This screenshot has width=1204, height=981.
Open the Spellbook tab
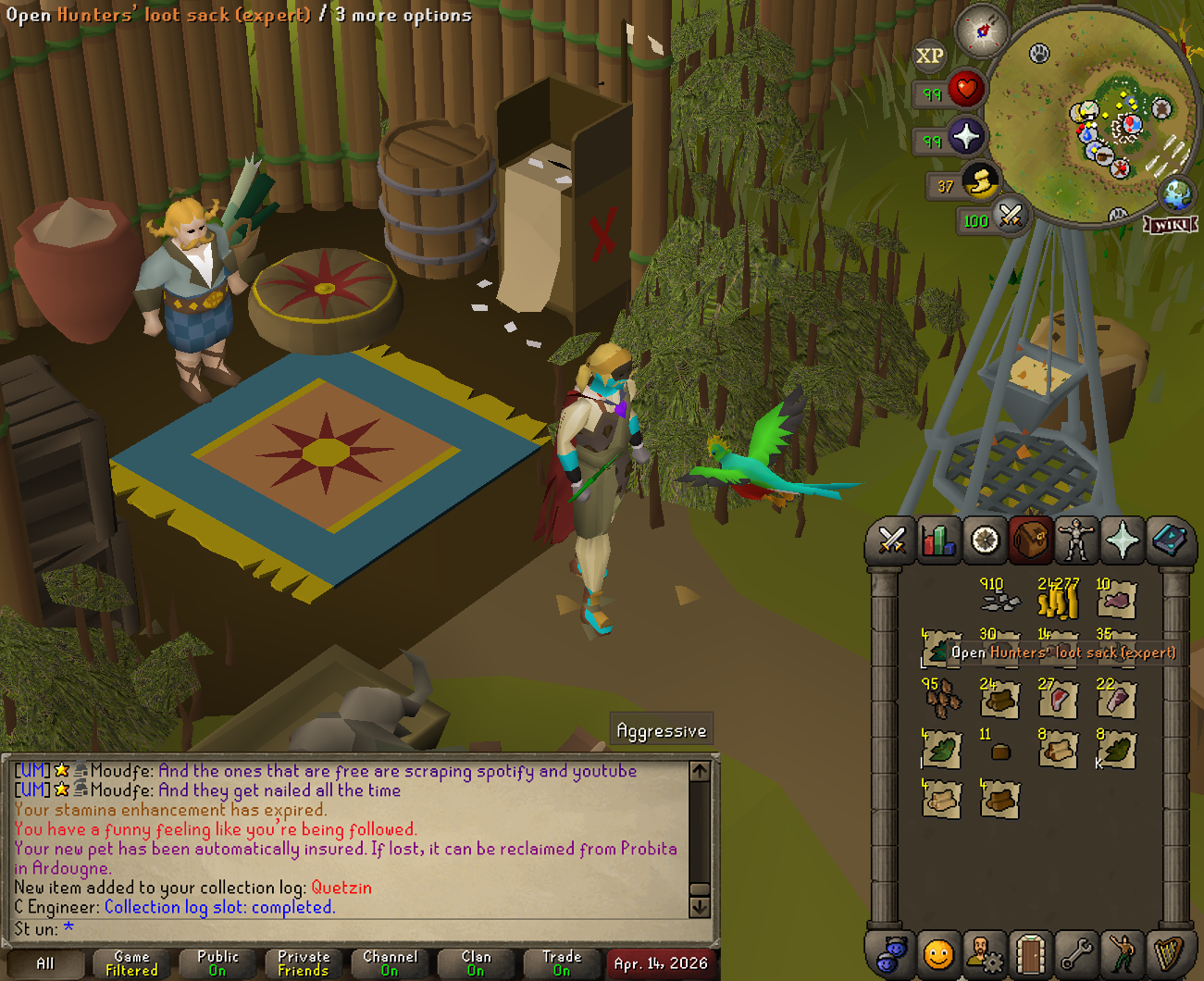[1168, 540]
